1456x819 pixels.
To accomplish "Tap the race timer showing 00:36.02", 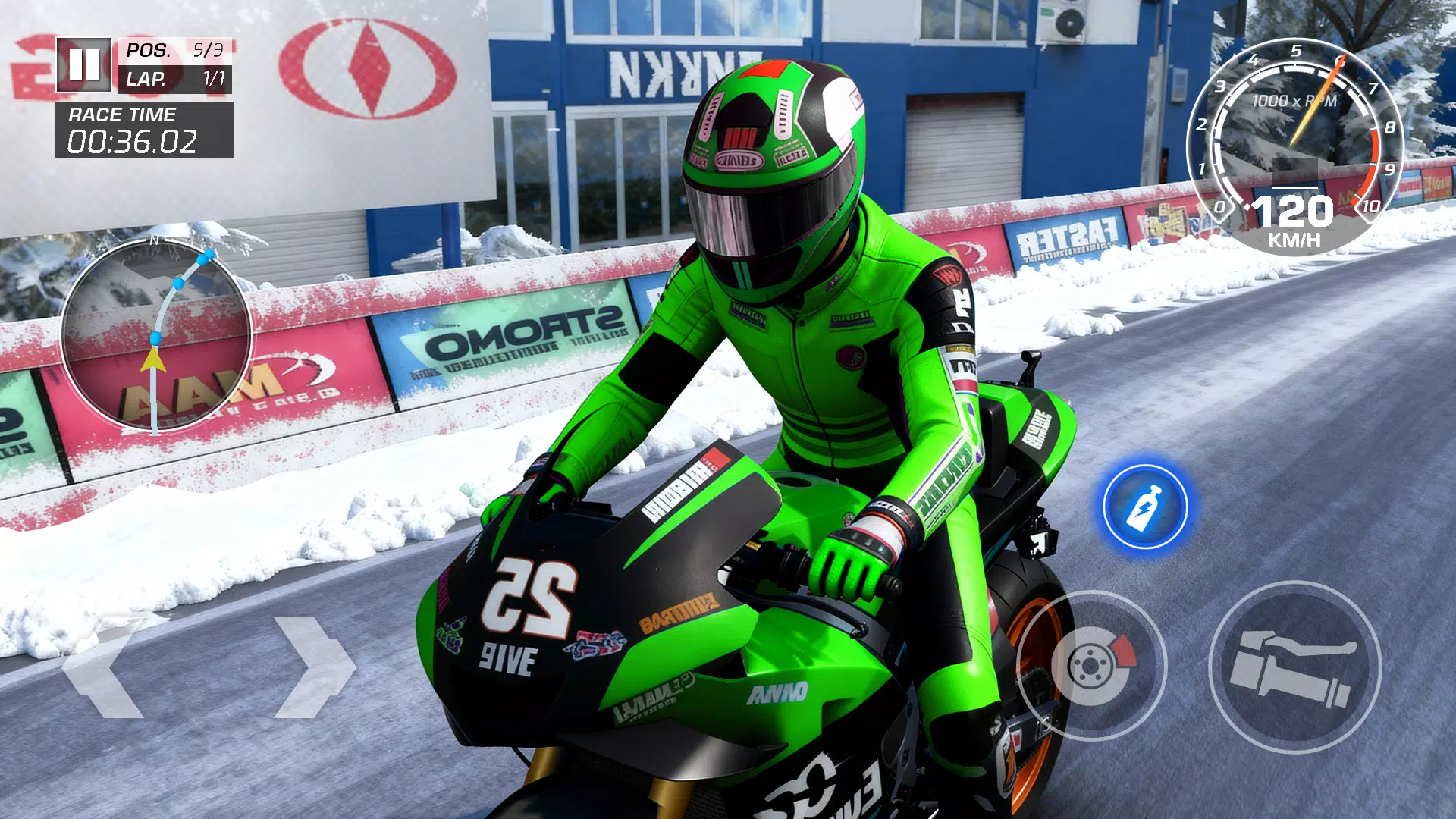I will point(133,140).
